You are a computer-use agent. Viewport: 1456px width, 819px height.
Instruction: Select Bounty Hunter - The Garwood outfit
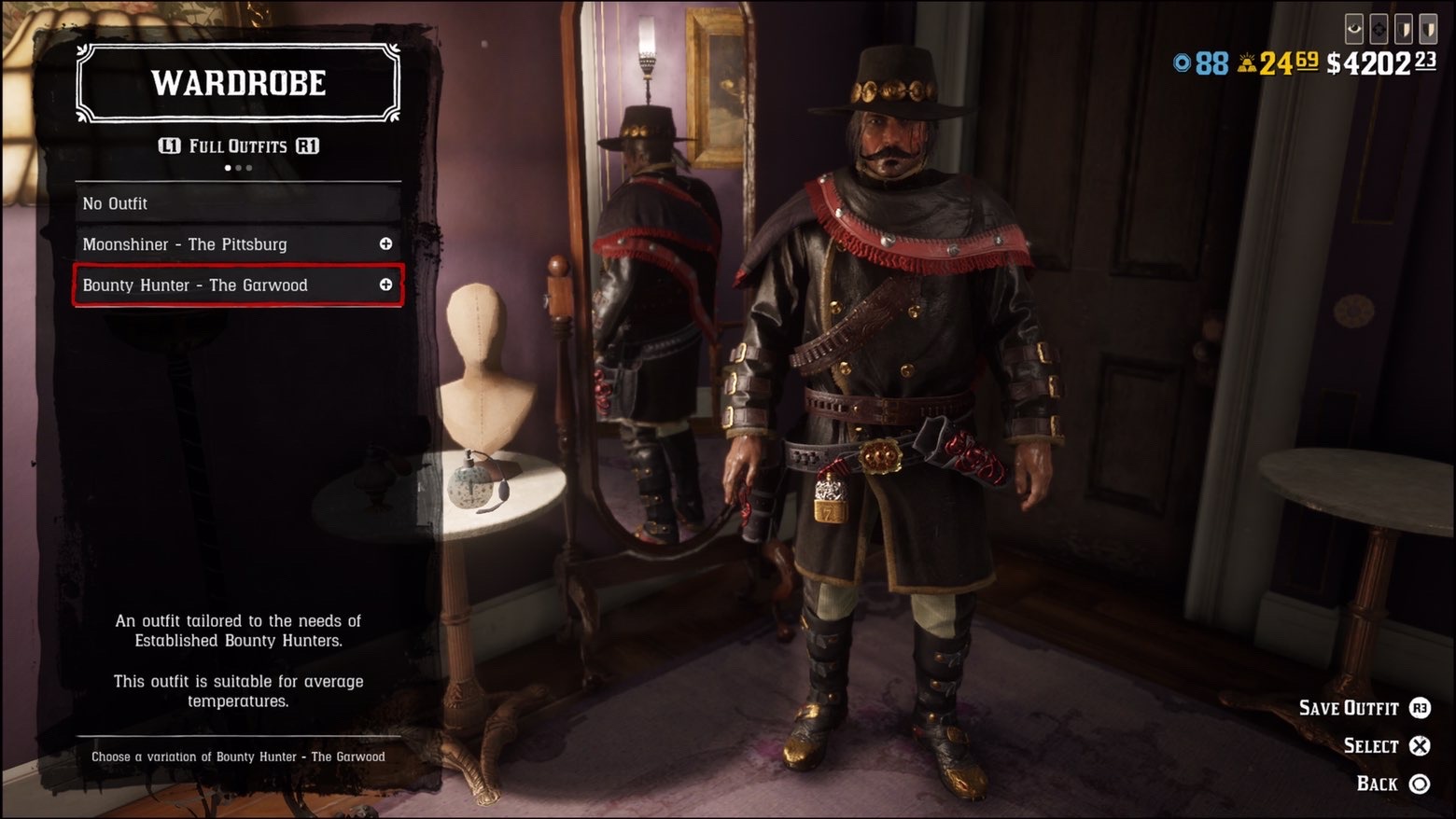(196, 285)
